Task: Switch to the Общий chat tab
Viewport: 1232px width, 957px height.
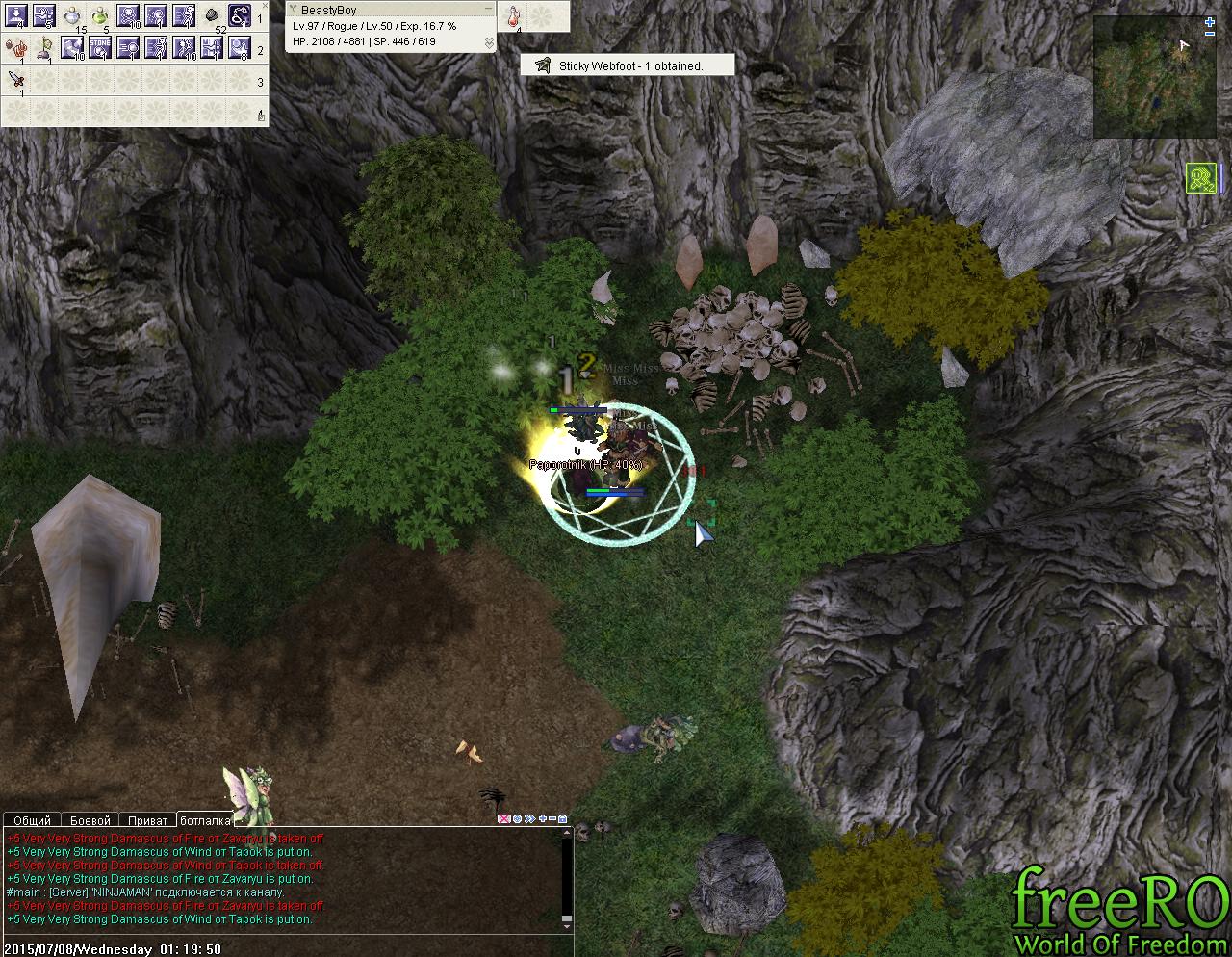Action: coord(32,820)
